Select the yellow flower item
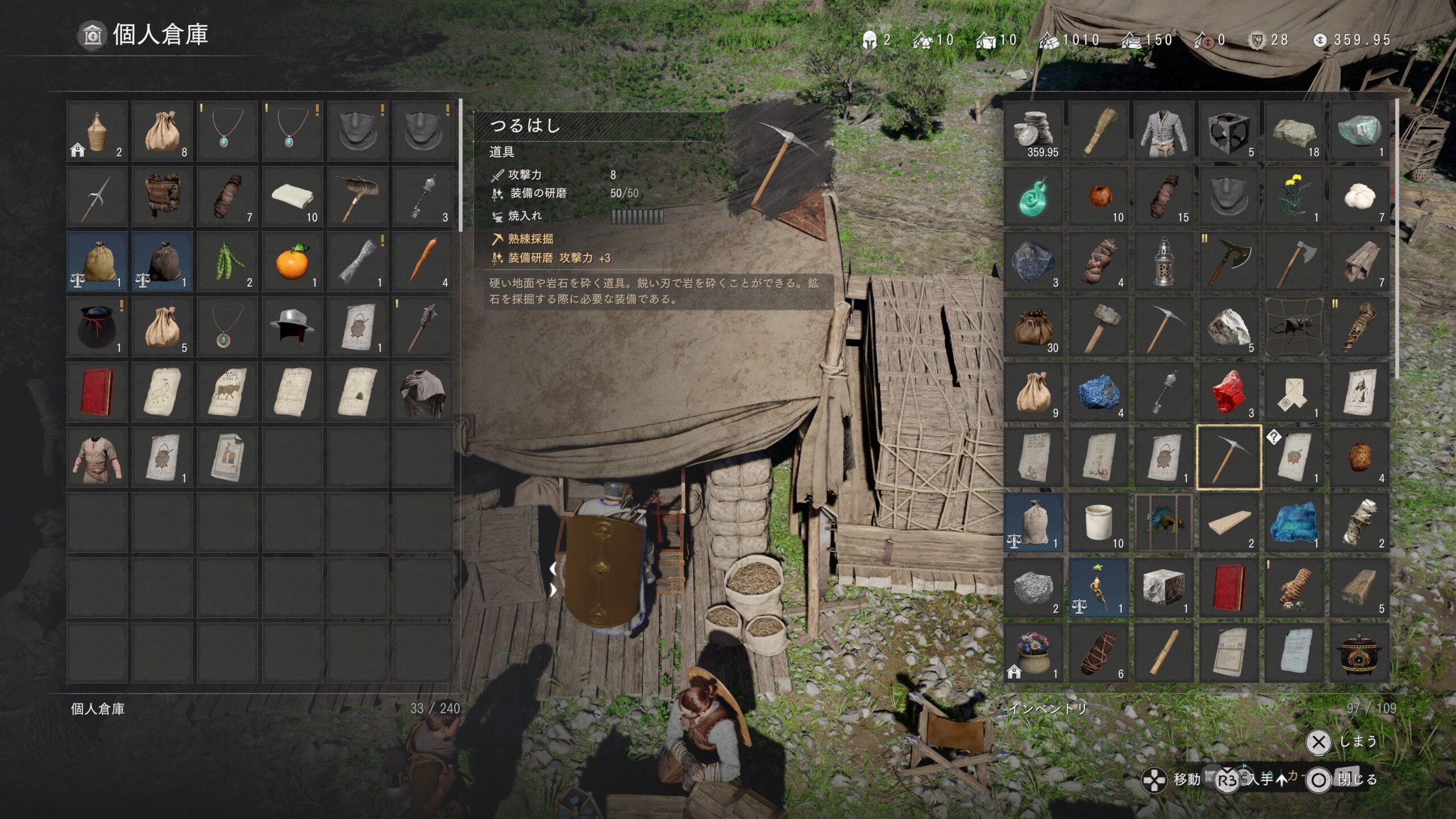 point(1294,197)
